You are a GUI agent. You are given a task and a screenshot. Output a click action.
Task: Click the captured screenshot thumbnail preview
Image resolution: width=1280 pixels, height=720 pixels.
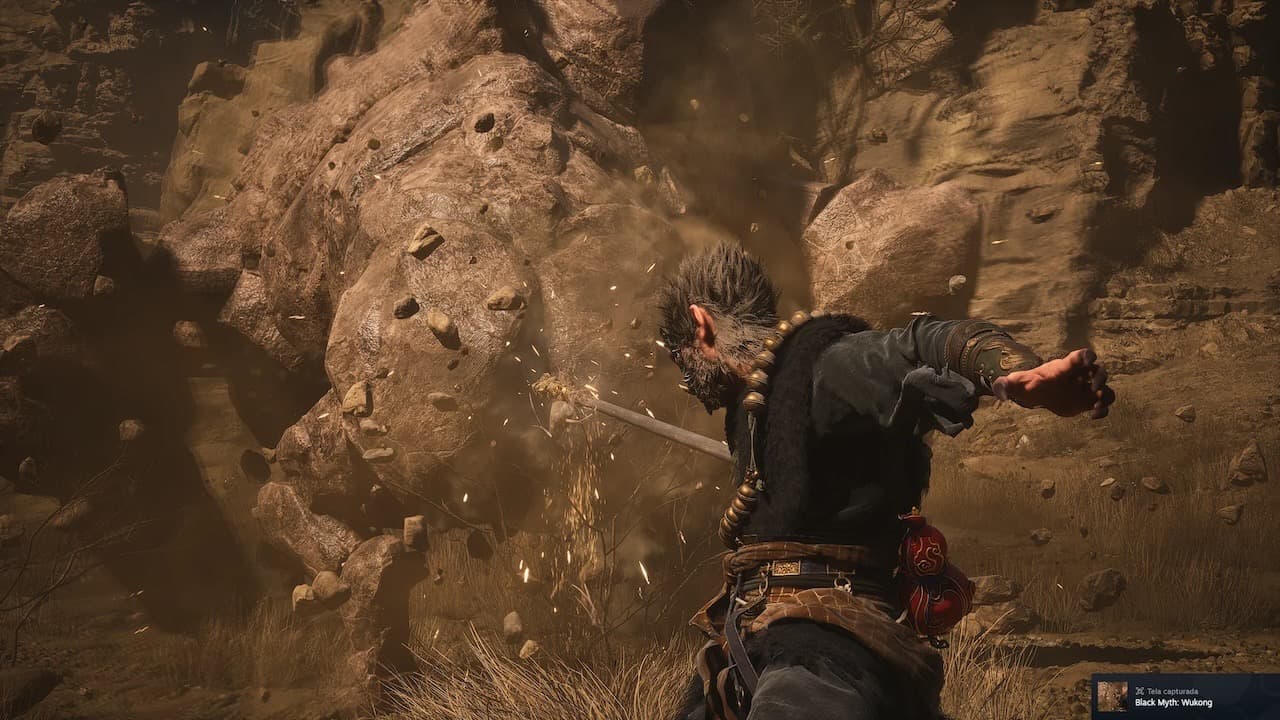click(x=1112, y=697)
